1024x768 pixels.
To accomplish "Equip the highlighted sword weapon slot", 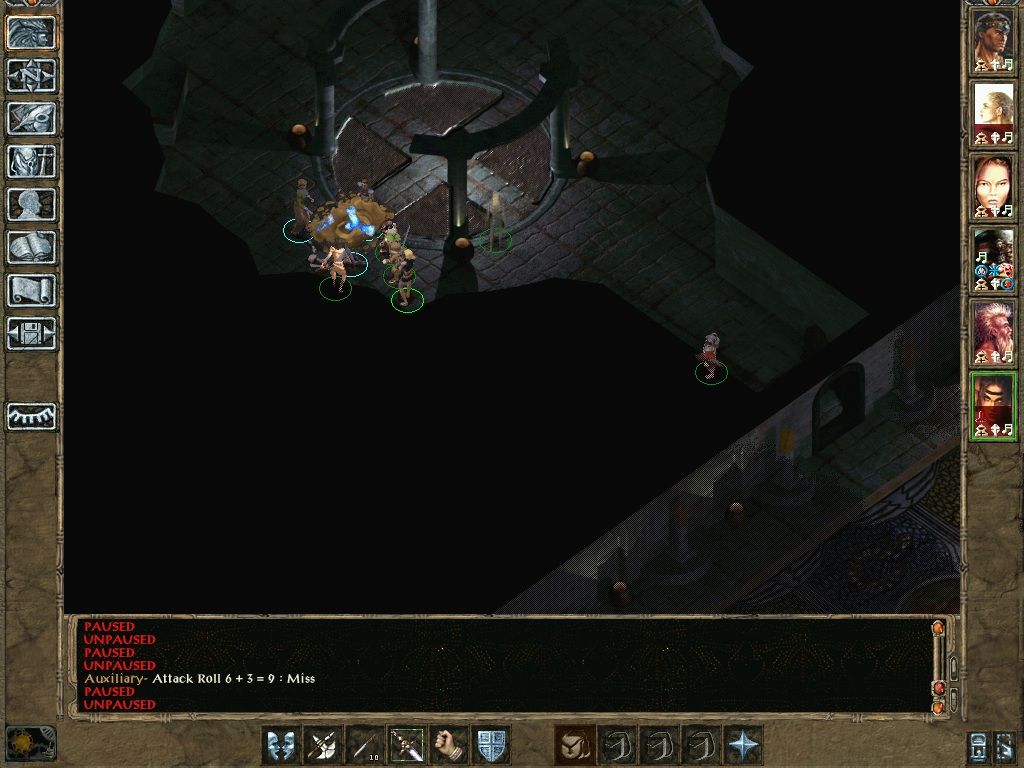I will pos(407,745).
